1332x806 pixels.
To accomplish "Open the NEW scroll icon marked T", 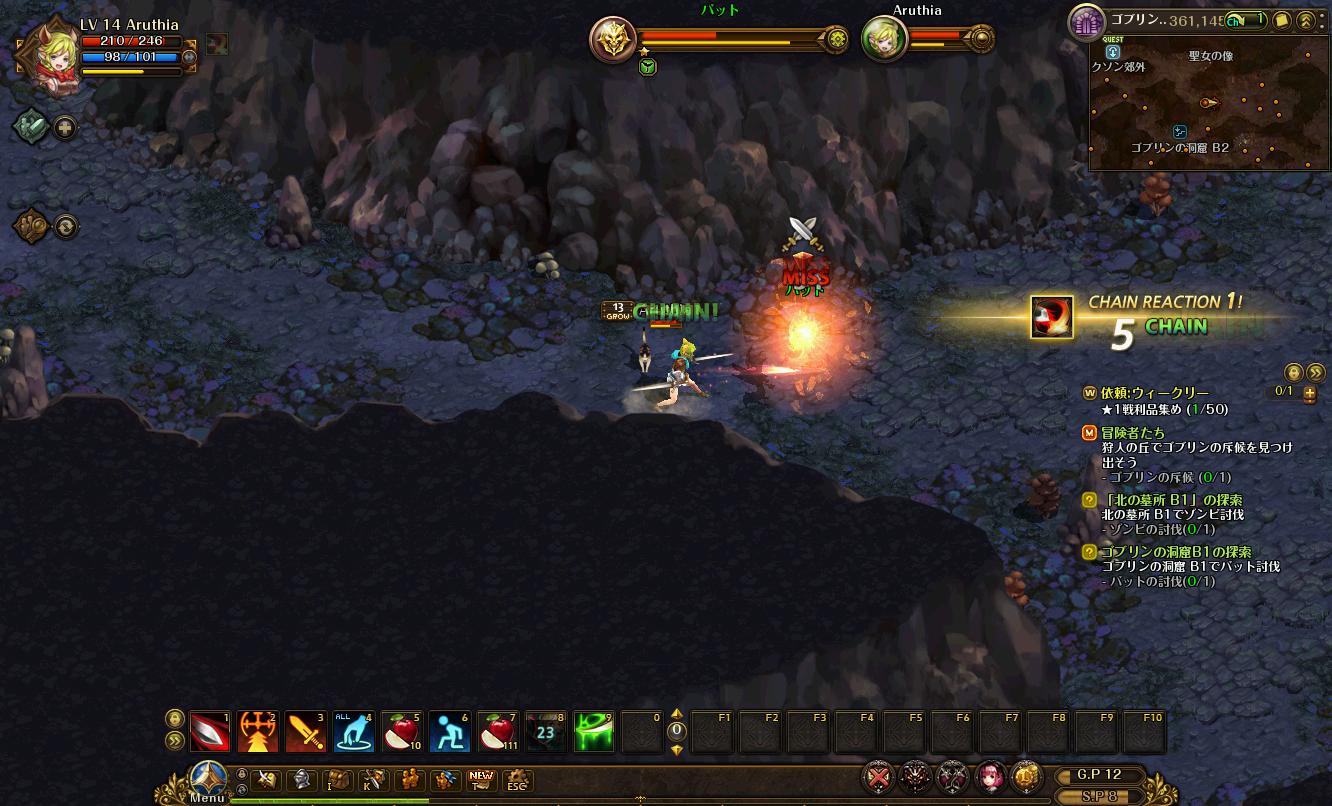I will click(x=481, y=780).
